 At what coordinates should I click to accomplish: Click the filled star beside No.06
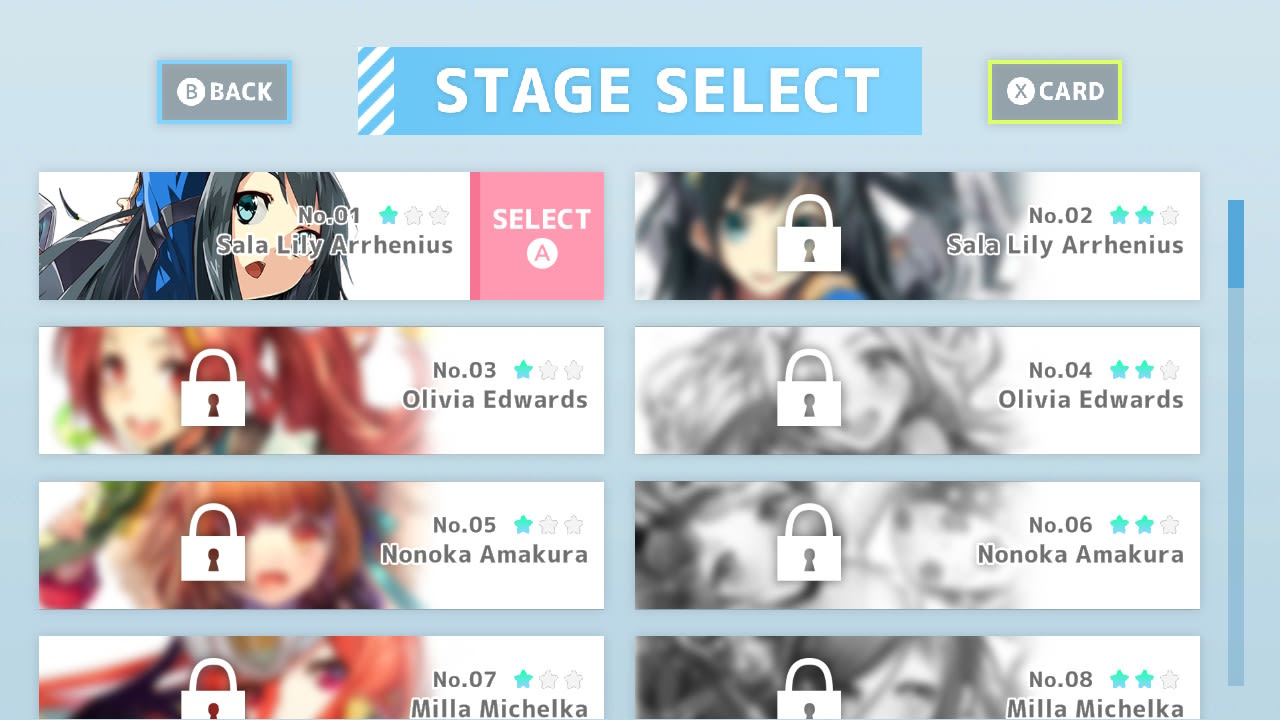1118,524
